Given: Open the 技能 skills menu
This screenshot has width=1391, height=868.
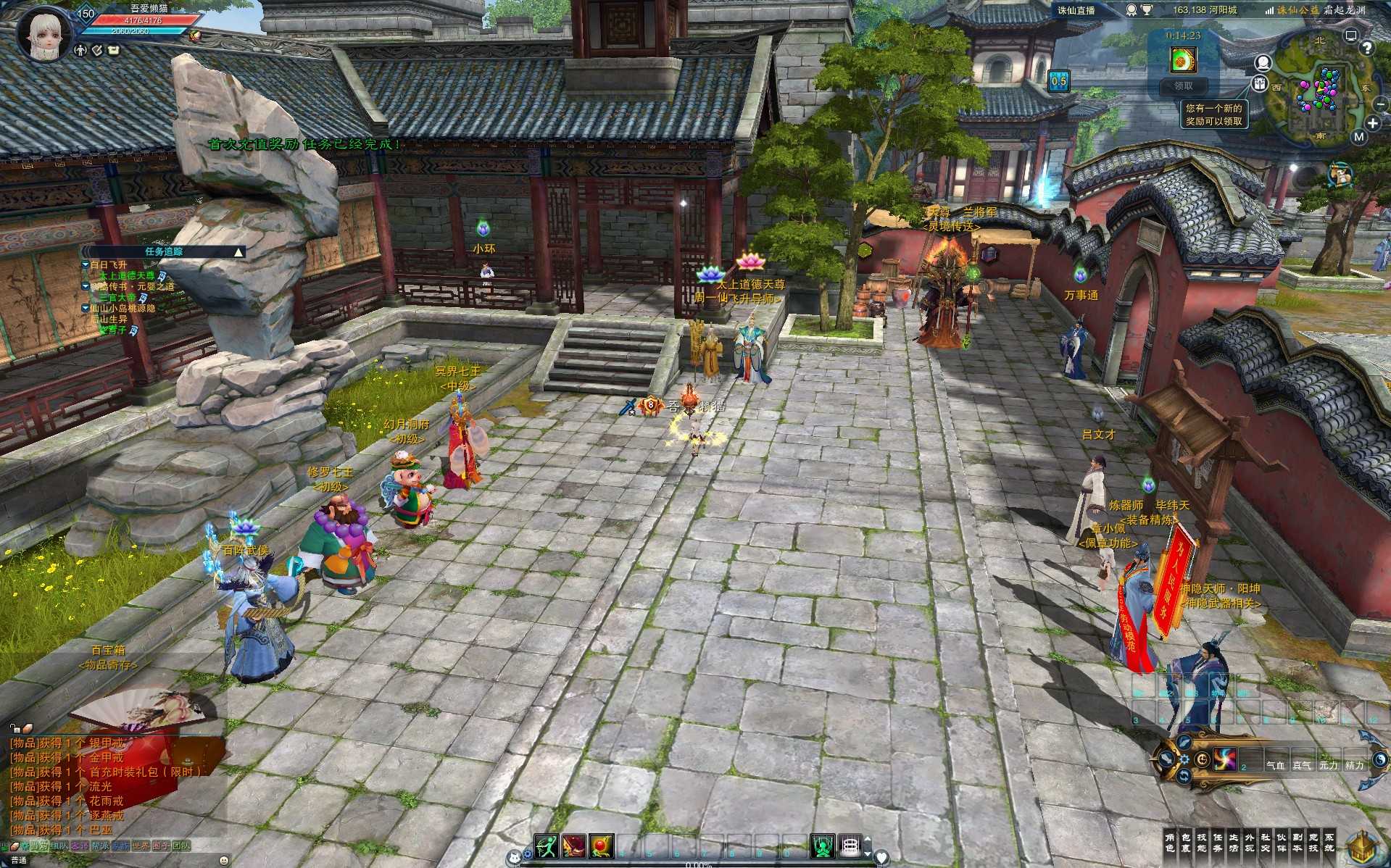Looking at the screenshot, I should tap(1201, 843).
